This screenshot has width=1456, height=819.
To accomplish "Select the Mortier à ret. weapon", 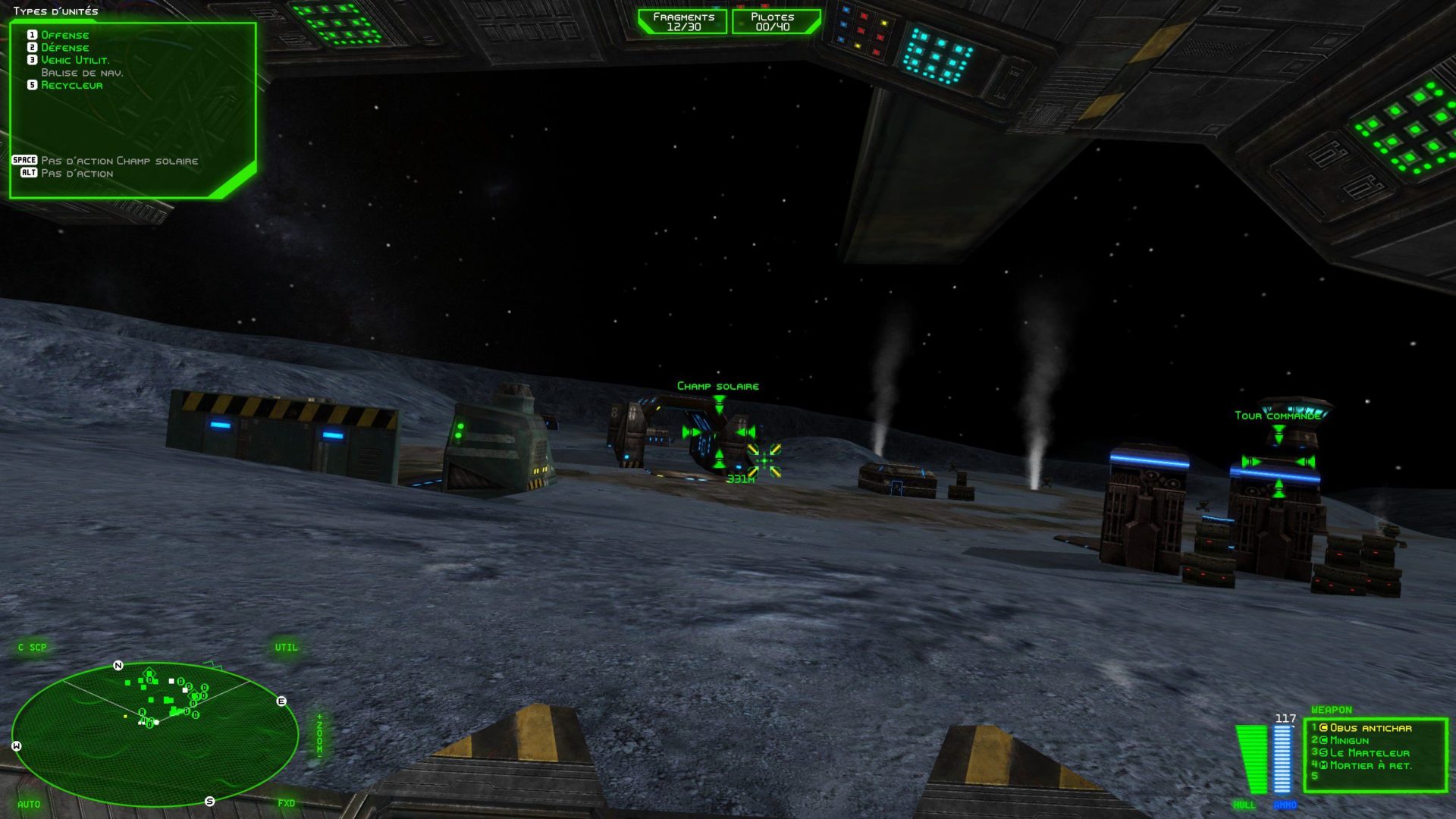I will click(x=1370, y=766).
